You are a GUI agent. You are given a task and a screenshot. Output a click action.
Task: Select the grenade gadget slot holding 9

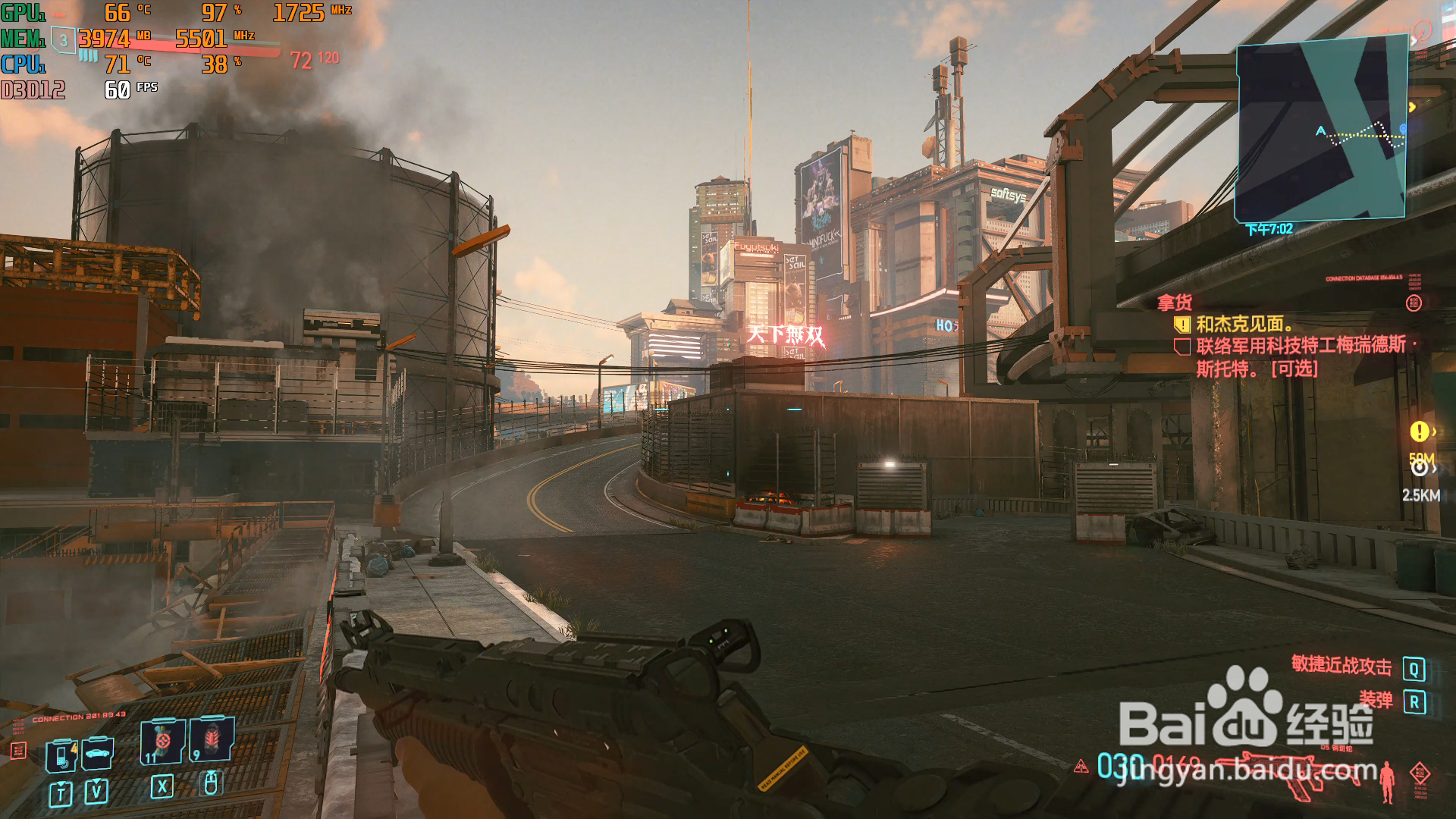pyautogui.click(x=212, y=739)
